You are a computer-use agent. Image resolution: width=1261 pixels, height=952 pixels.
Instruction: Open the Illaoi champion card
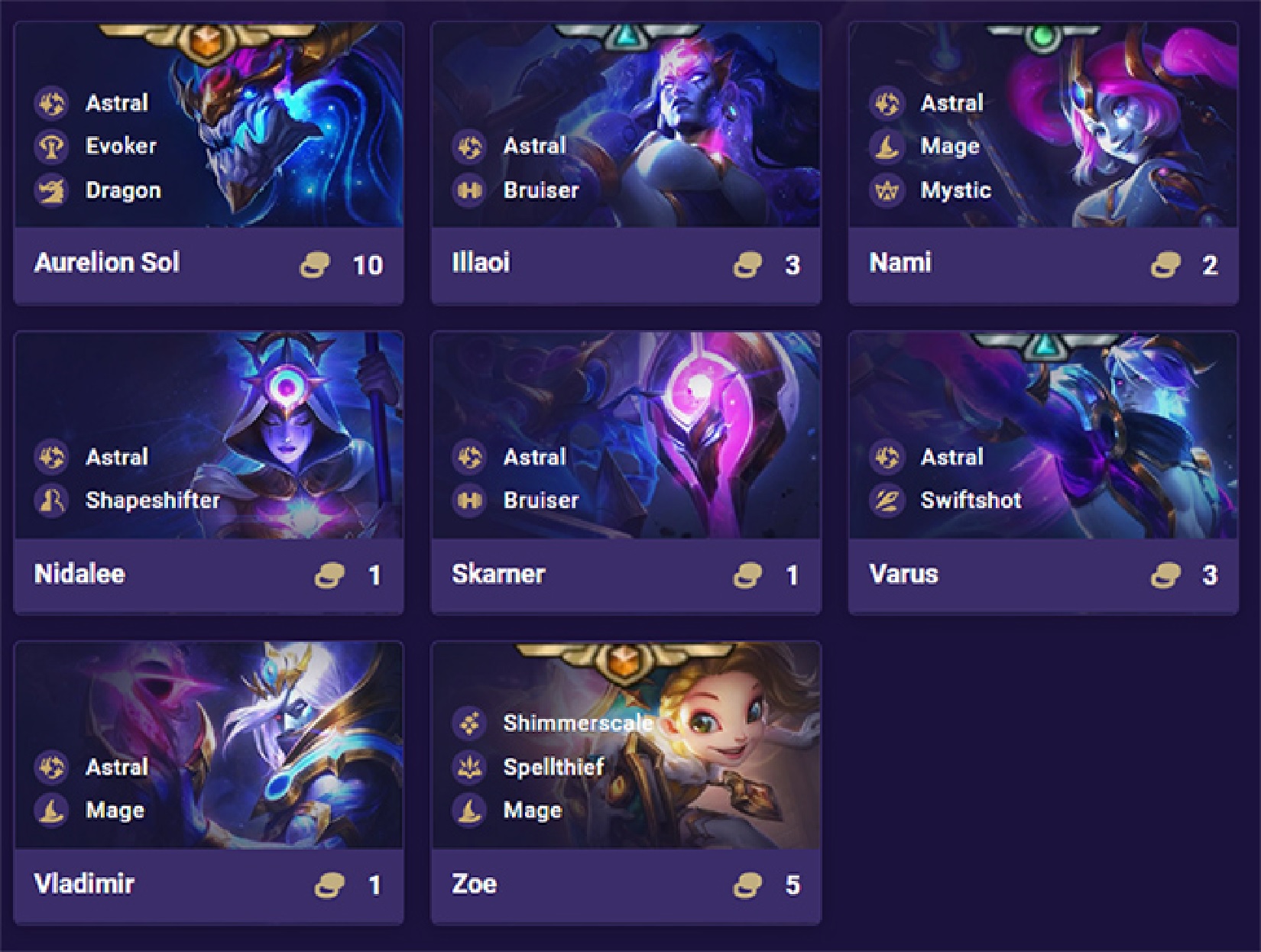click(625, 162)
